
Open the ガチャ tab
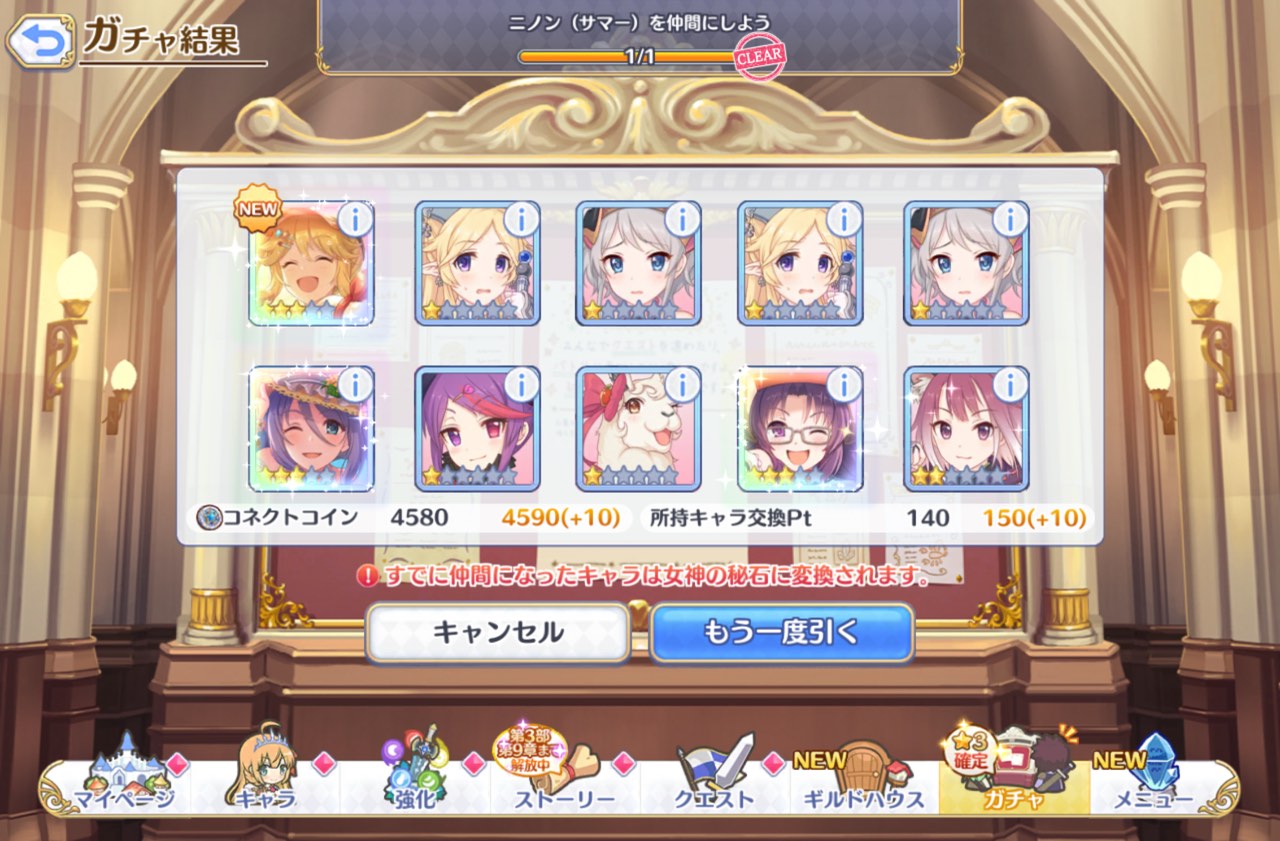(1012, 785)
